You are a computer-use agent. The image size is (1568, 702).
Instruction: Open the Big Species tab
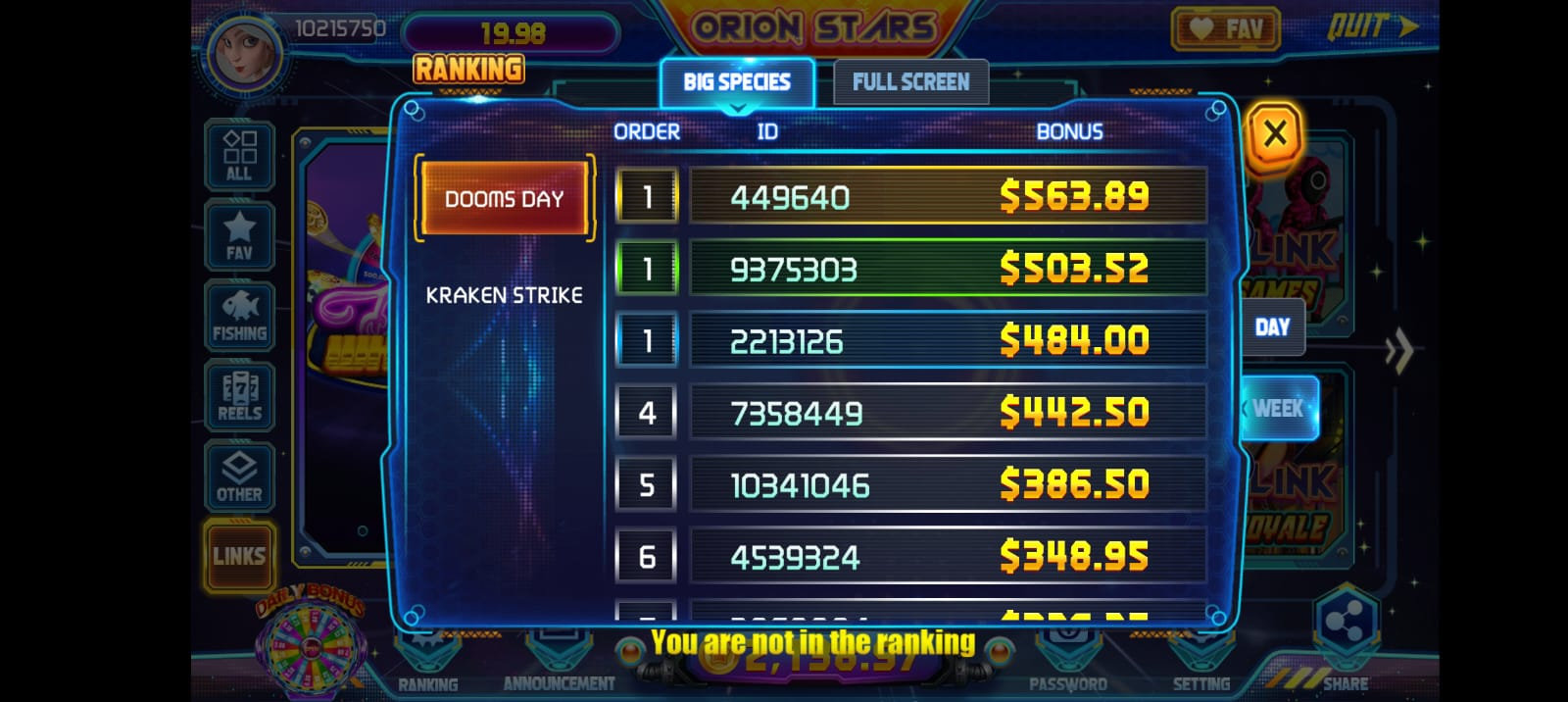[737, 82]
